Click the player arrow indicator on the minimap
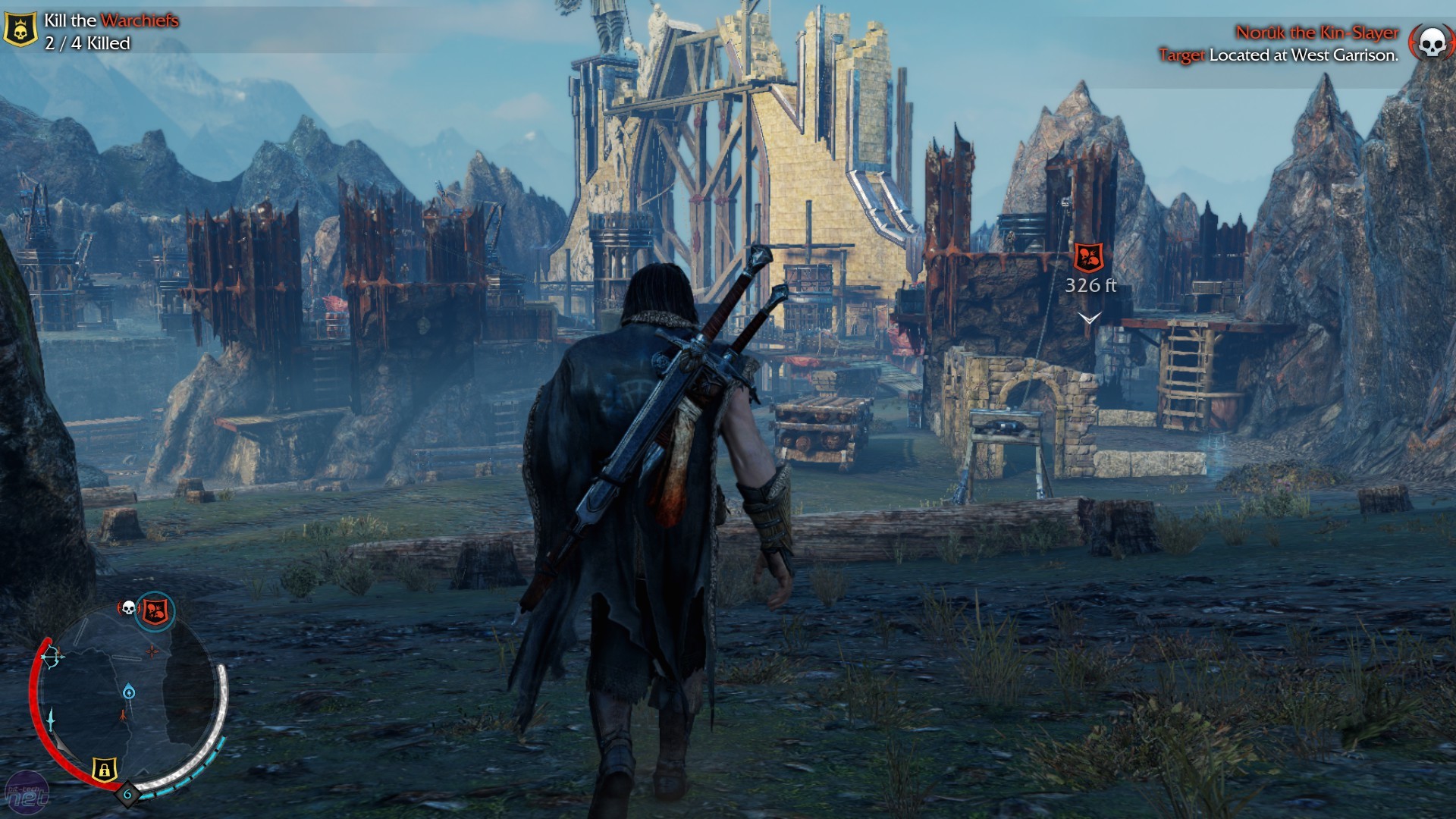 click(x=123, y=716)
